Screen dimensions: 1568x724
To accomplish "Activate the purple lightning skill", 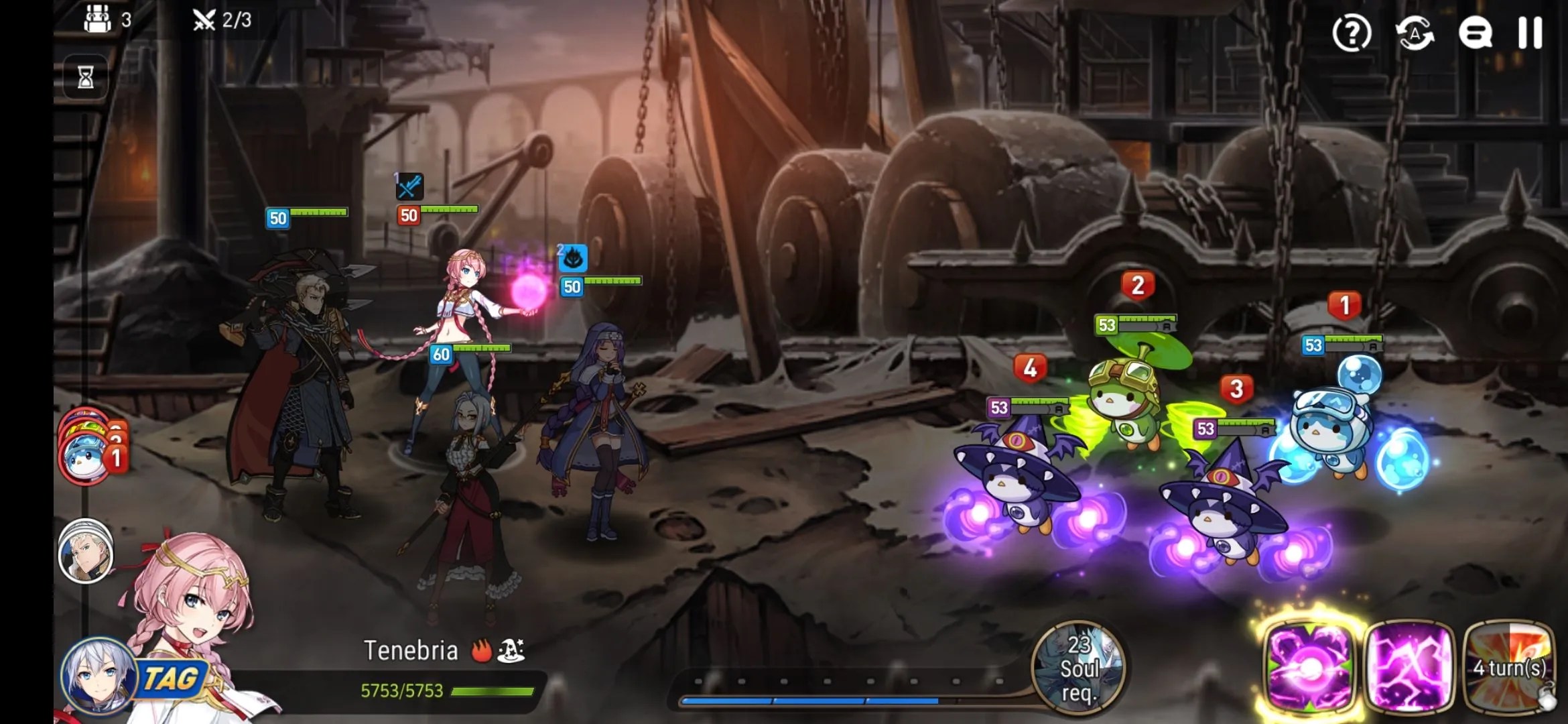I will (1409, 666).
